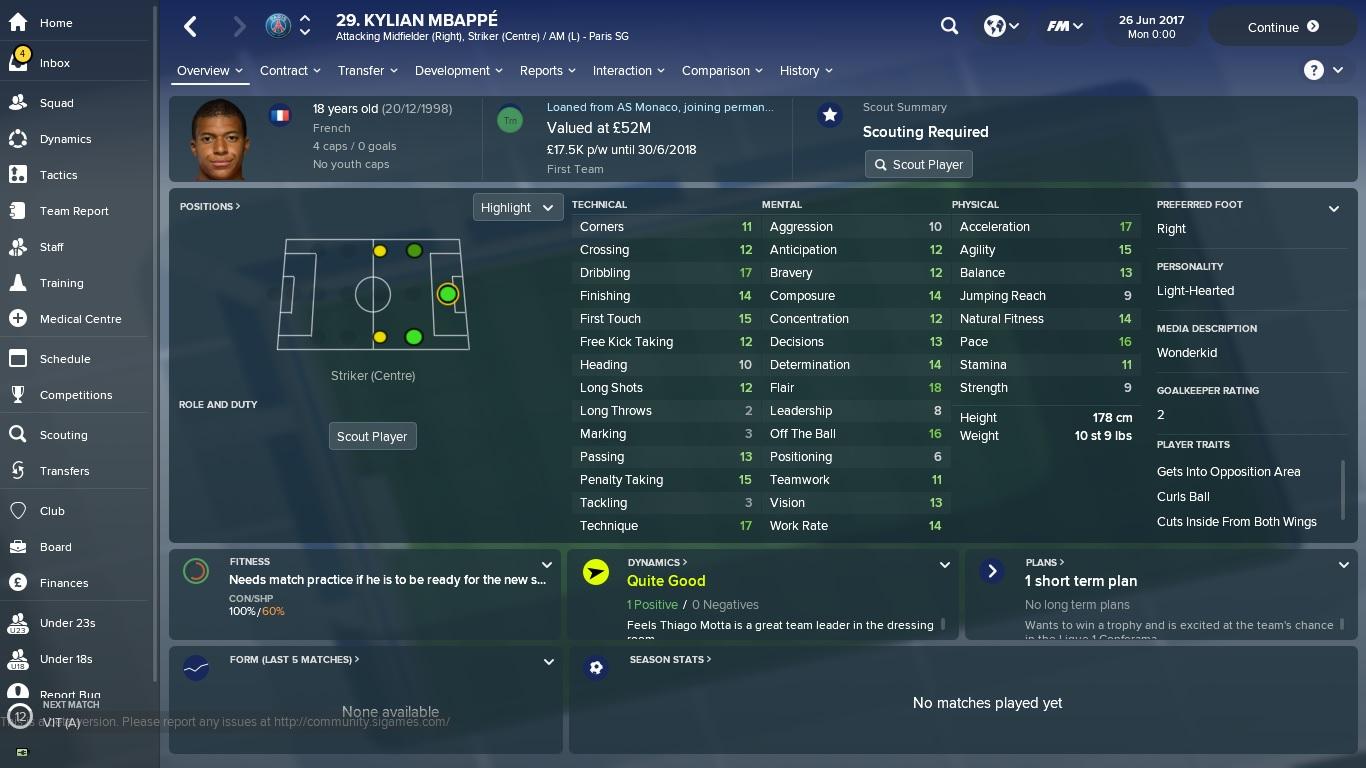1366x768 pixels.
Task: Open the Inbox from the sidebar
Action: [54, 62]
